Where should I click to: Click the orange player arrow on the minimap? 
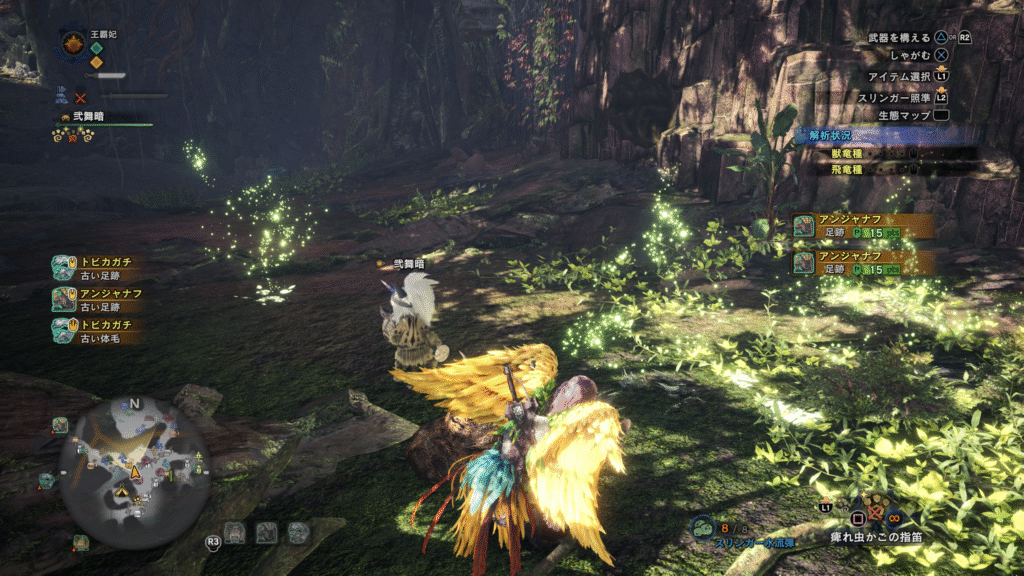[x=134, y=470]
